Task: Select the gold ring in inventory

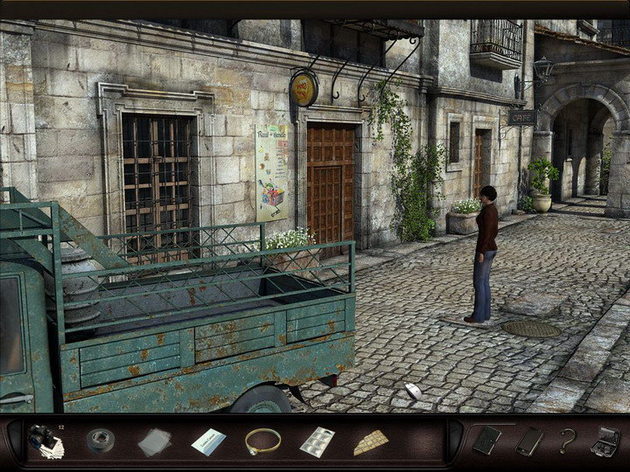Action: [262, 440]
